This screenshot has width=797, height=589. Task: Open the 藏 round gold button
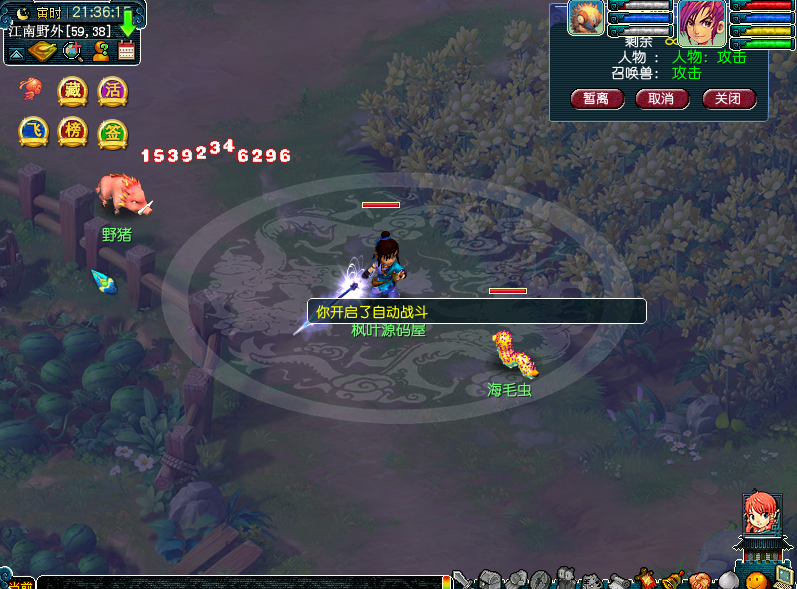71,91
